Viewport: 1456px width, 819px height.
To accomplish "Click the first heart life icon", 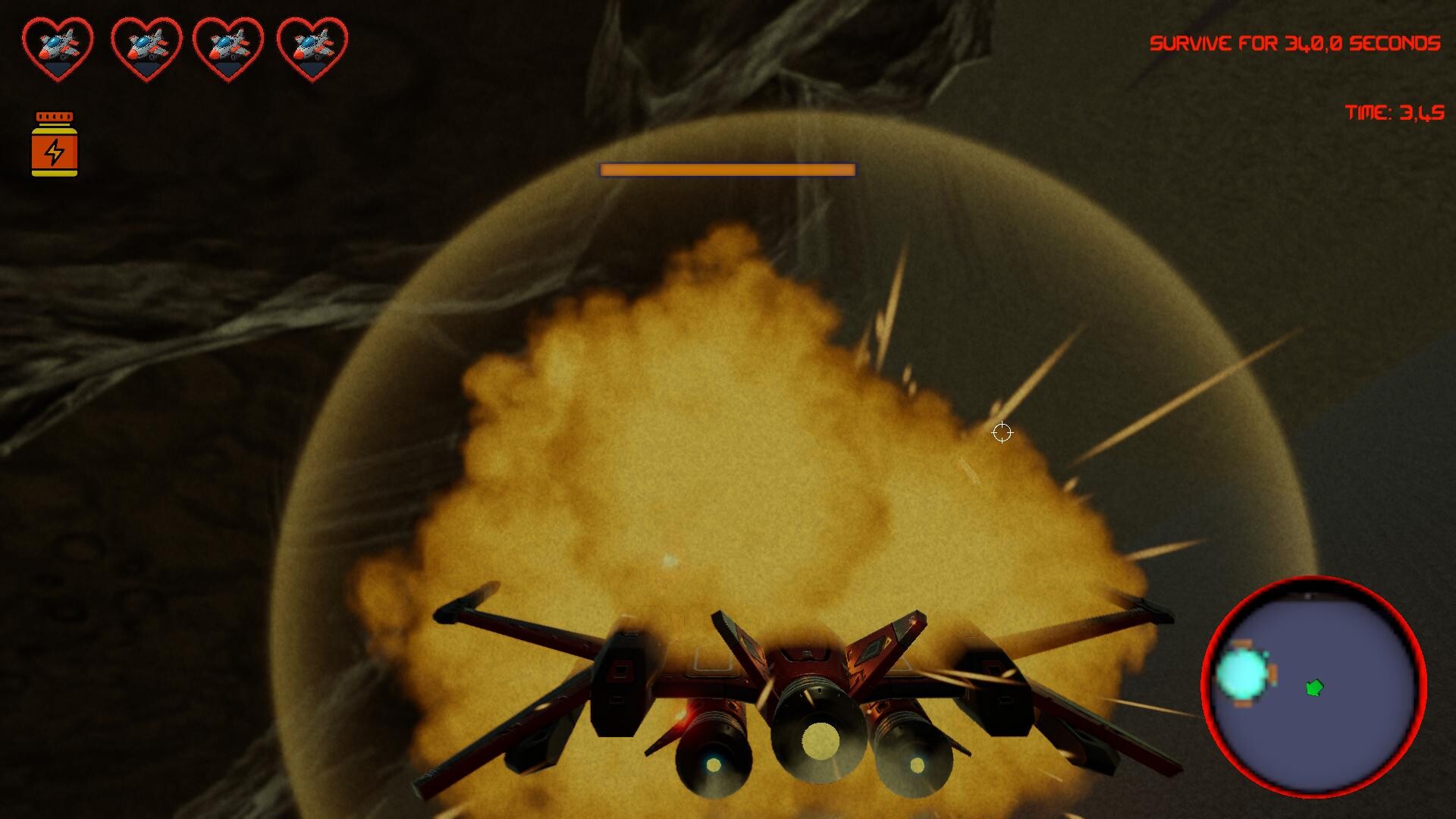I will click(x=57, y=45).
